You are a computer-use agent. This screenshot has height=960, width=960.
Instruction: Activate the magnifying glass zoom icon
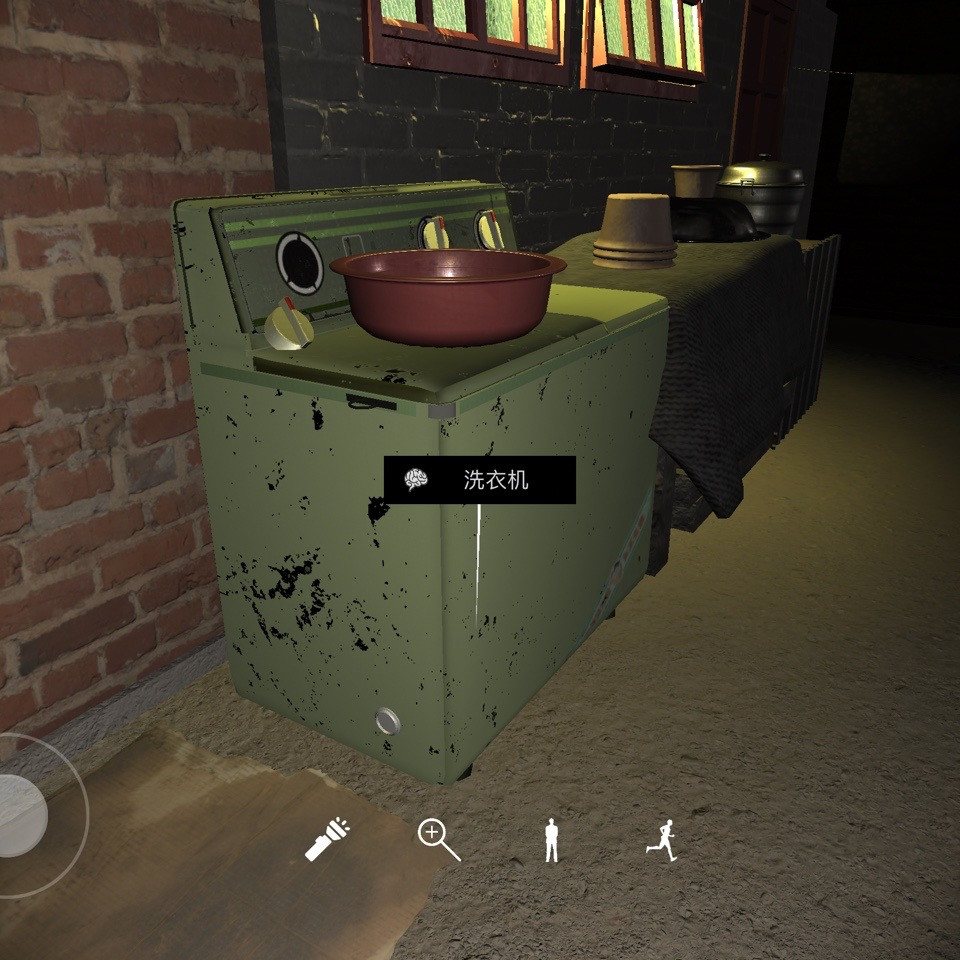(438, 839)
